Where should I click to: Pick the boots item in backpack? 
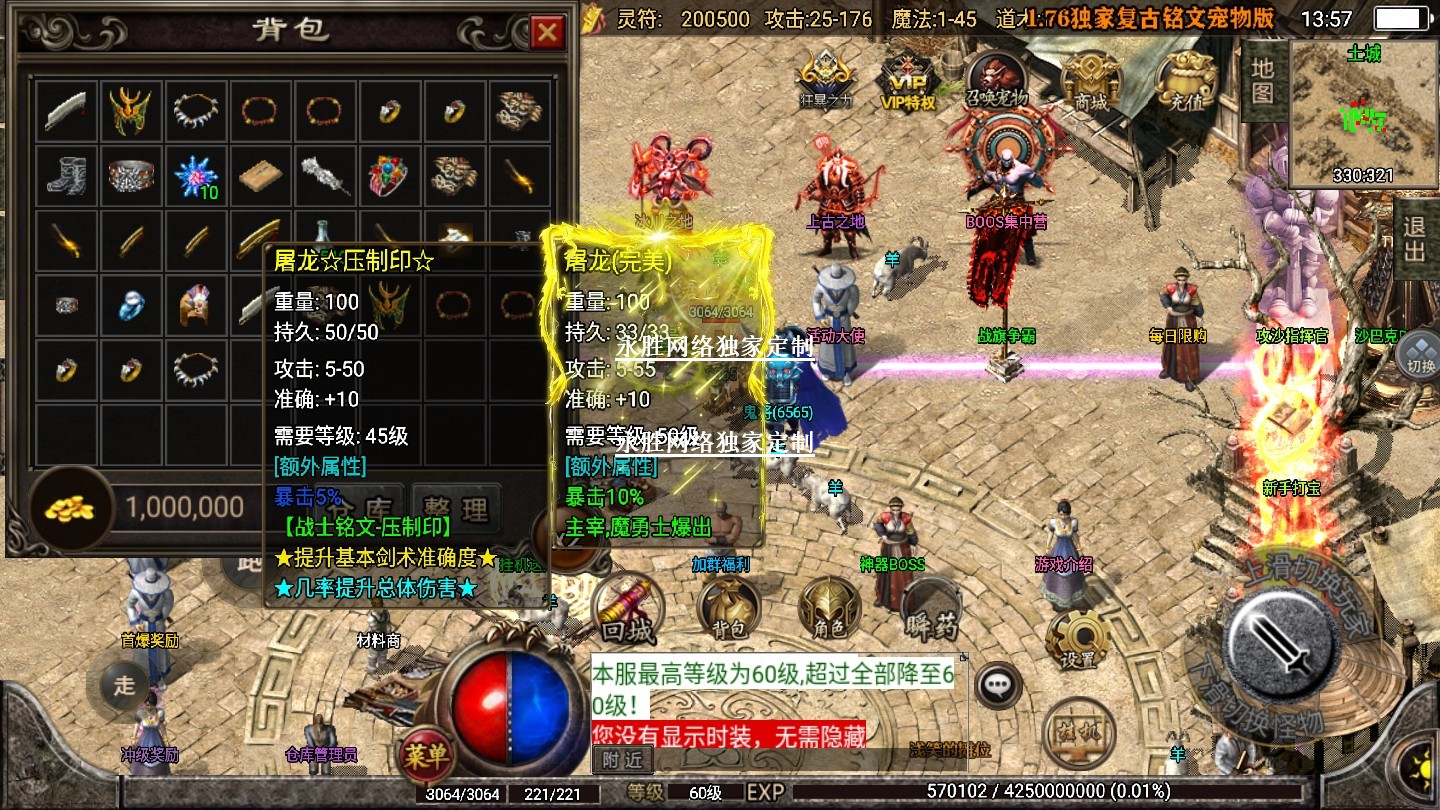[66, 176]
